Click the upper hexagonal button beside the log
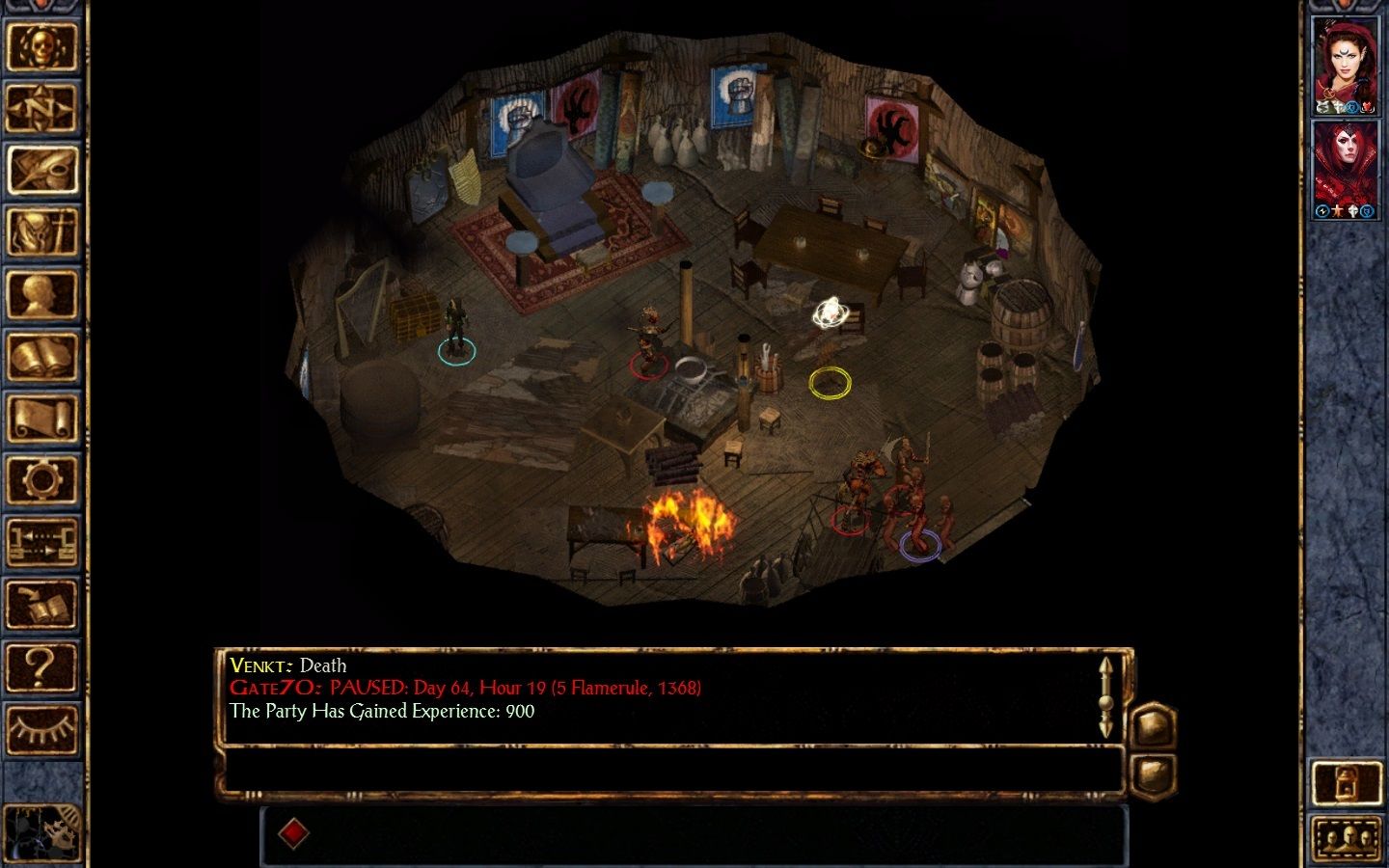The image size is (1389, 868). (x=1153, y=725)
